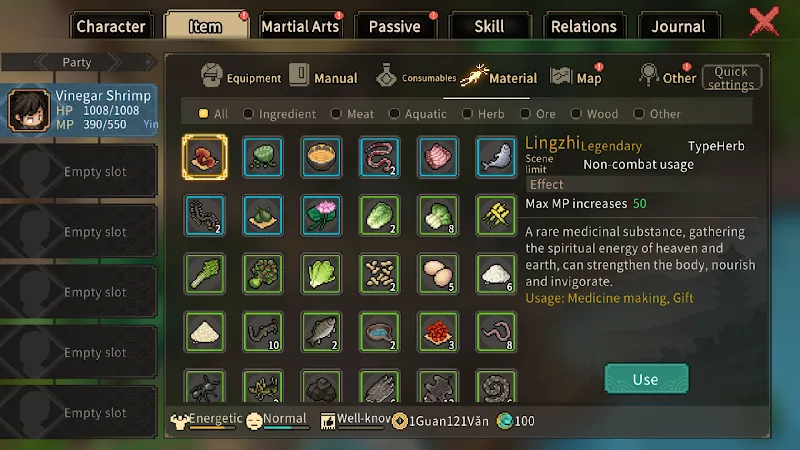Close the menu with the red X
Viewport: 800px width, 450px height.
pyautogui.click(x=765, y=22)
